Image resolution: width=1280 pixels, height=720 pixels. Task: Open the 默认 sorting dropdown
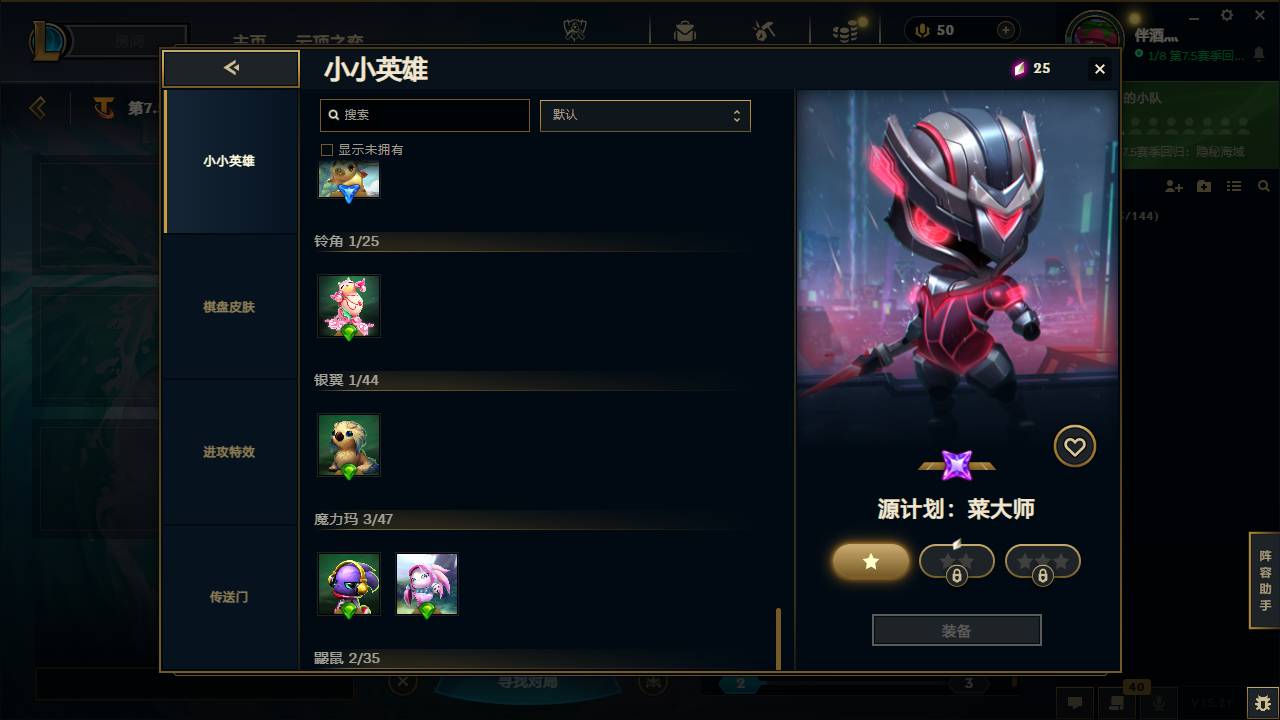tap(645, 115)
